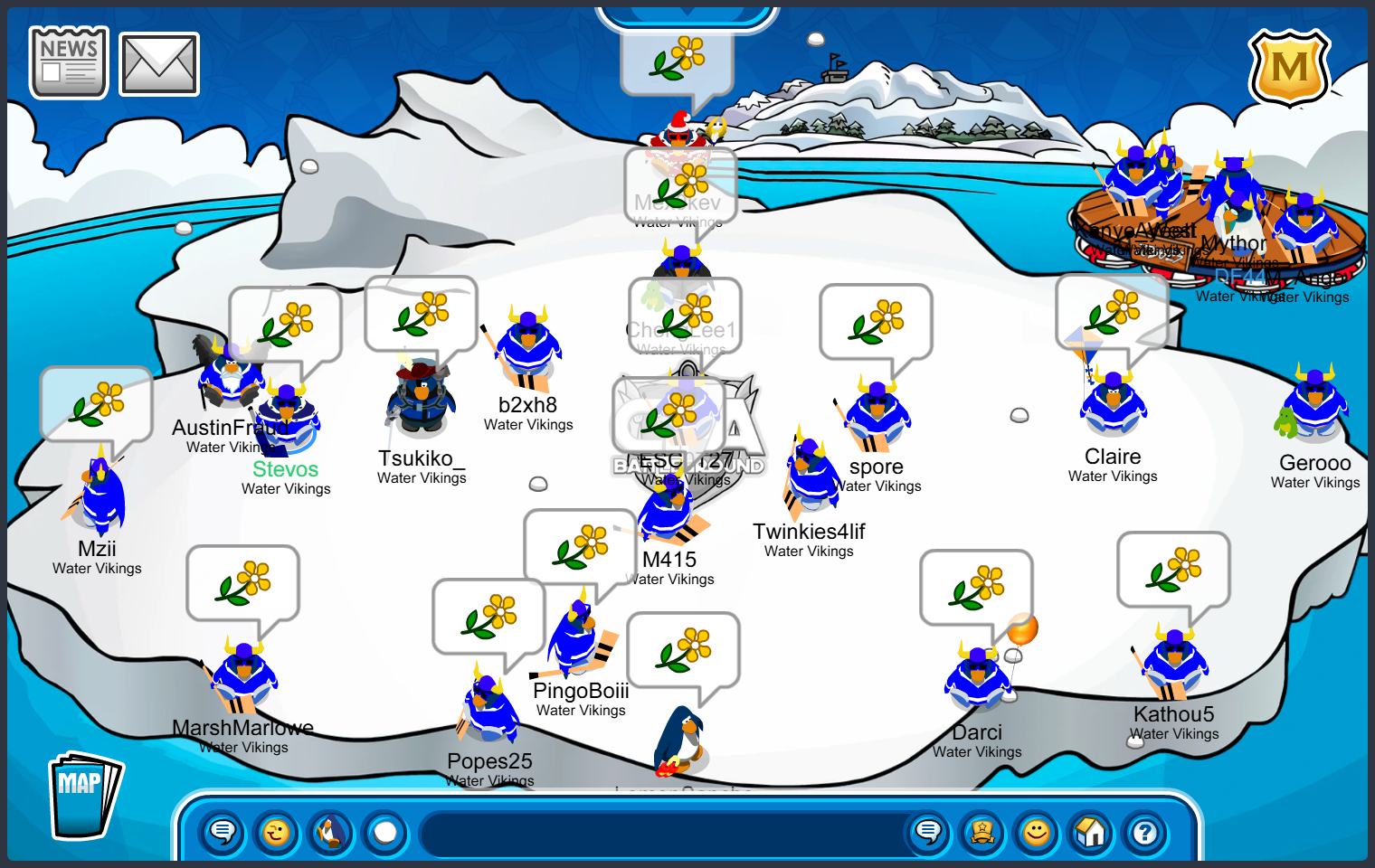Open the Map
Screen dimensions: 1375x868
84,796
